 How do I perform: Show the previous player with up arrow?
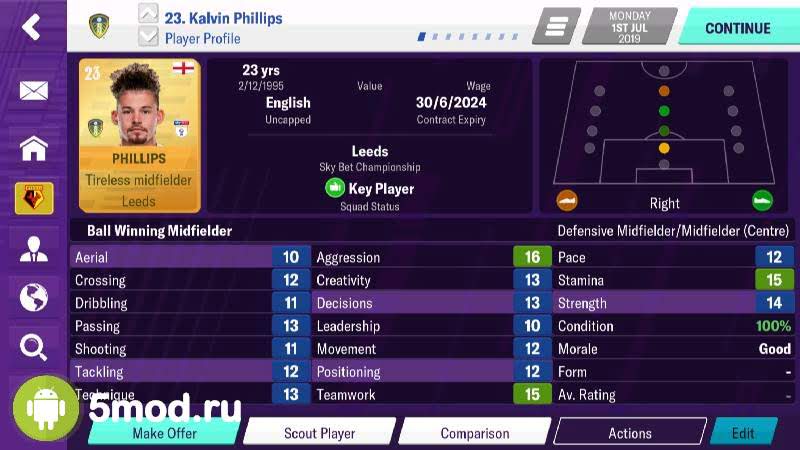coord(148,14)
